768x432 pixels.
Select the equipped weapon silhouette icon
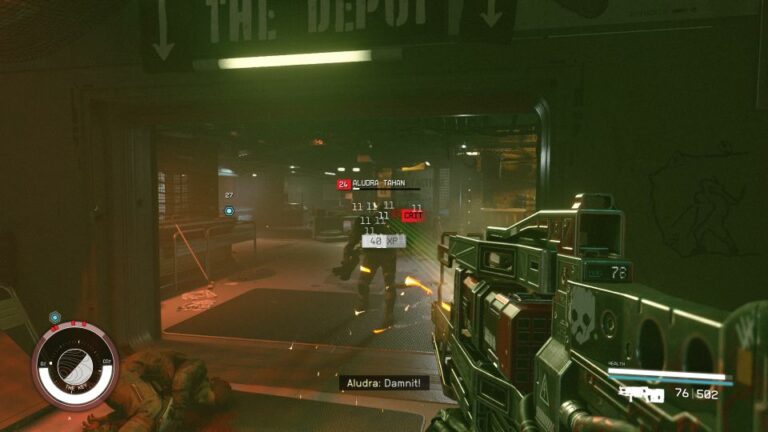pos(641,394)
